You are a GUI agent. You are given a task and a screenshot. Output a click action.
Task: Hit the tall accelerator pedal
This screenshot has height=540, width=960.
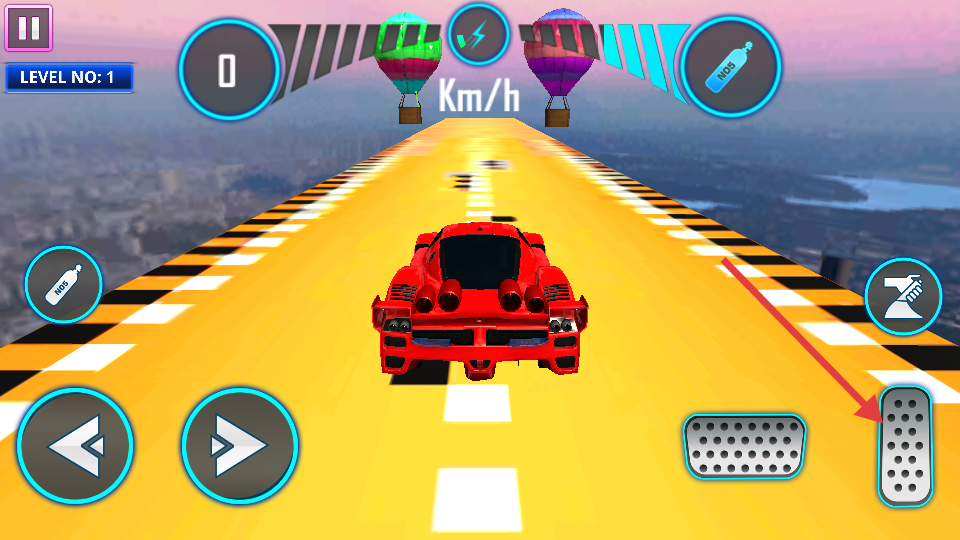tap(906, 446)
